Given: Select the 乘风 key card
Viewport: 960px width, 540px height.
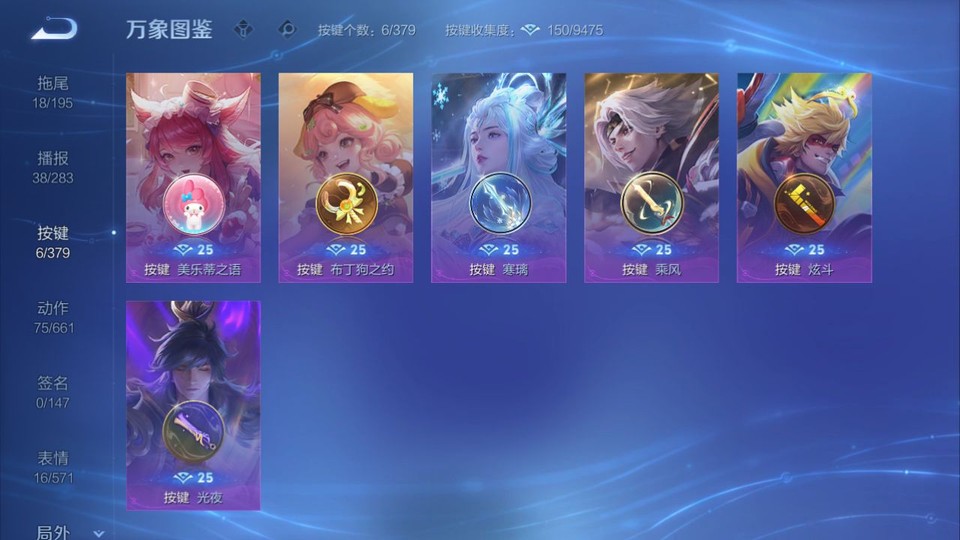Looking at the screenshot, I should (x=651, y=177).
